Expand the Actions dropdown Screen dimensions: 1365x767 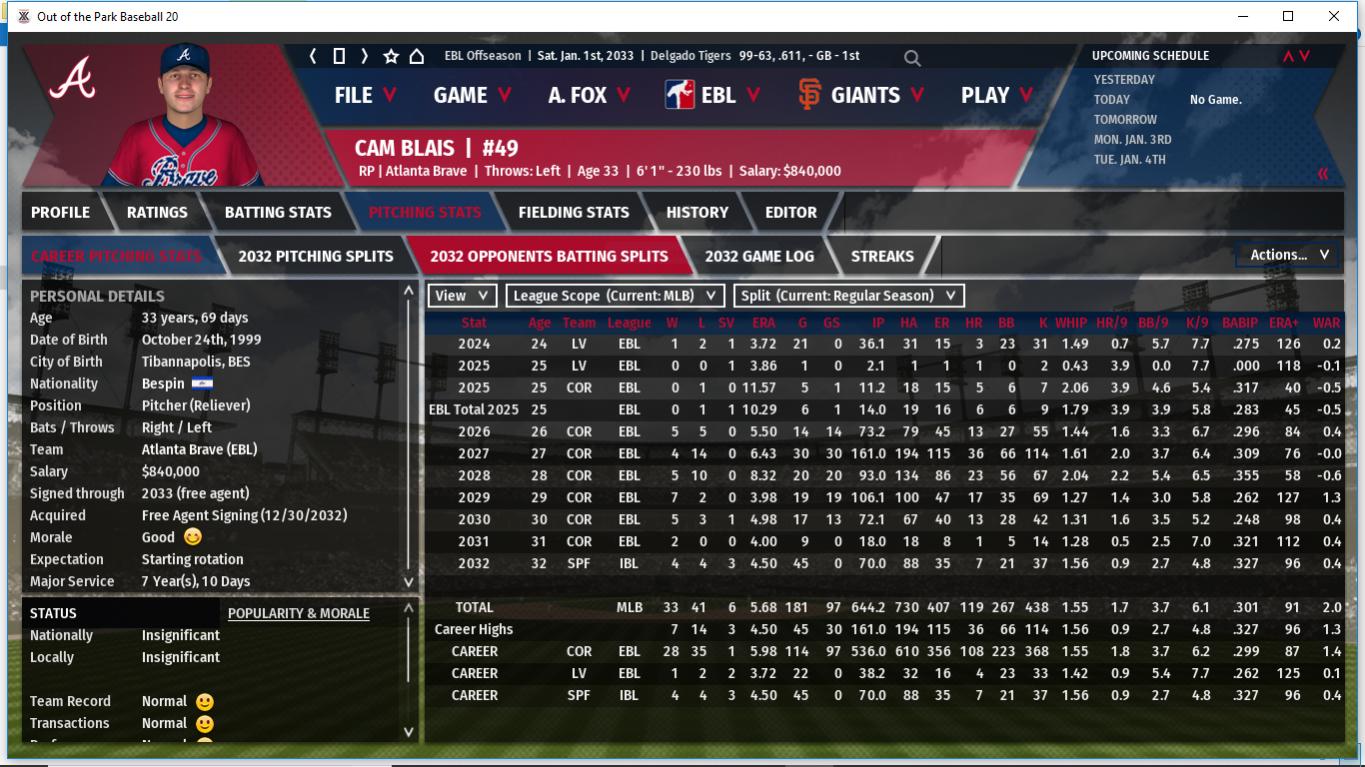point(1289,255)
